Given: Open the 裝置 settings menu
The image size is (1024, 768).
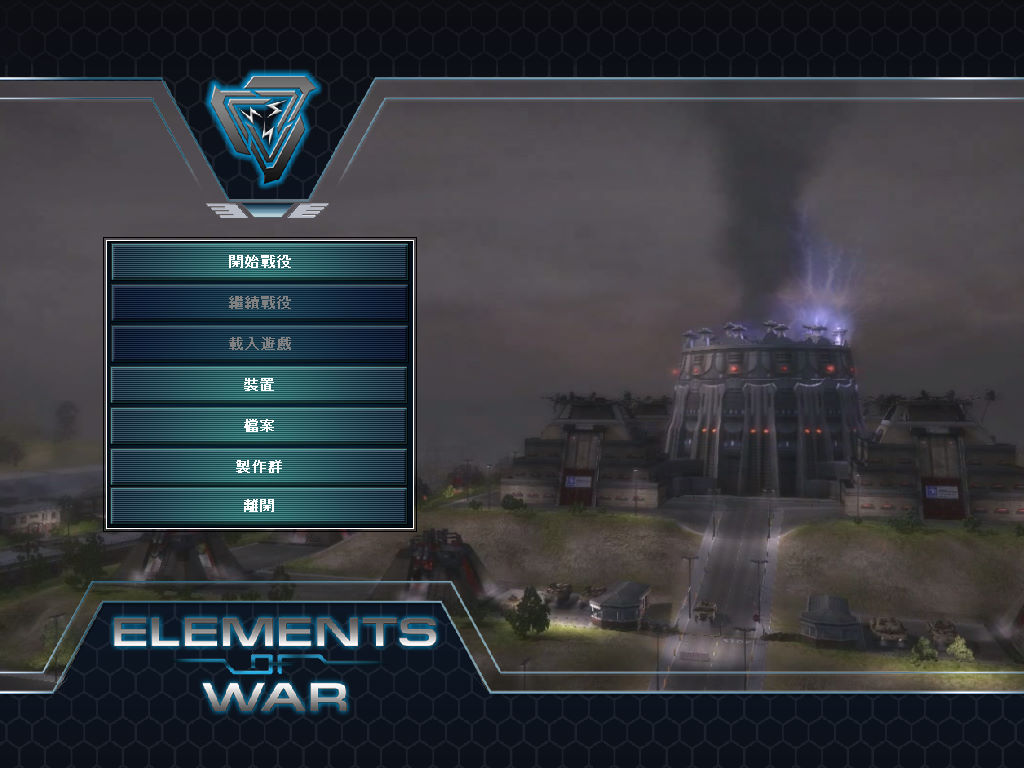Looking at the screenshot, I should click(x=259, y=385).
